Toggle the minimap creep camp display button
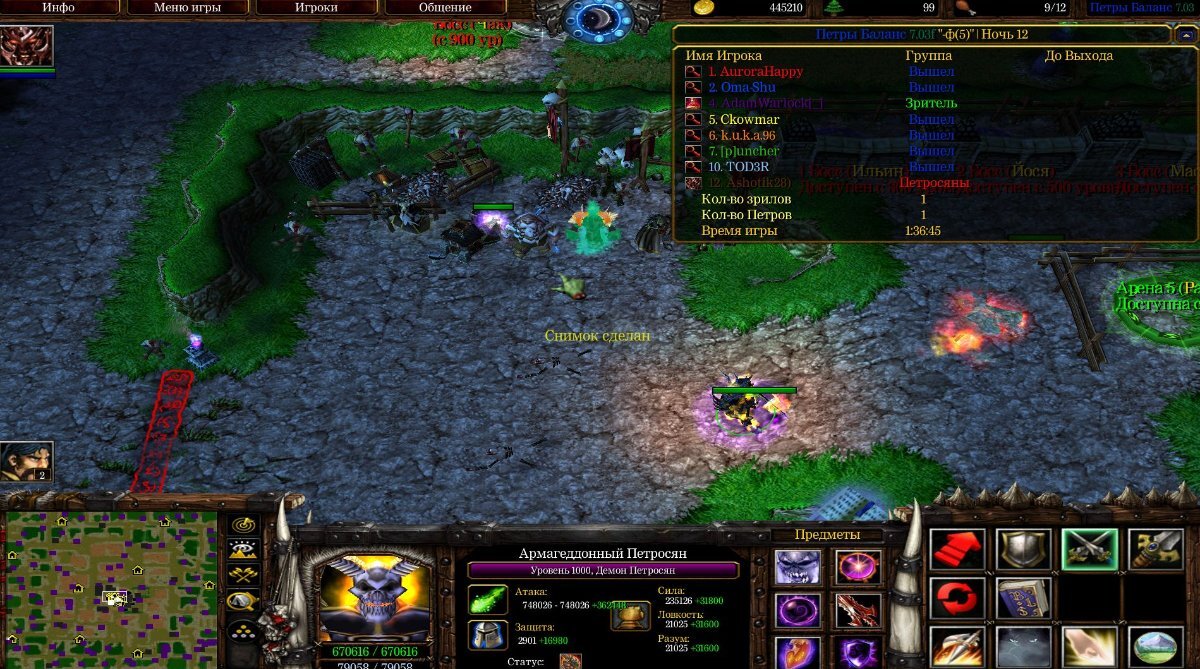 243,601
